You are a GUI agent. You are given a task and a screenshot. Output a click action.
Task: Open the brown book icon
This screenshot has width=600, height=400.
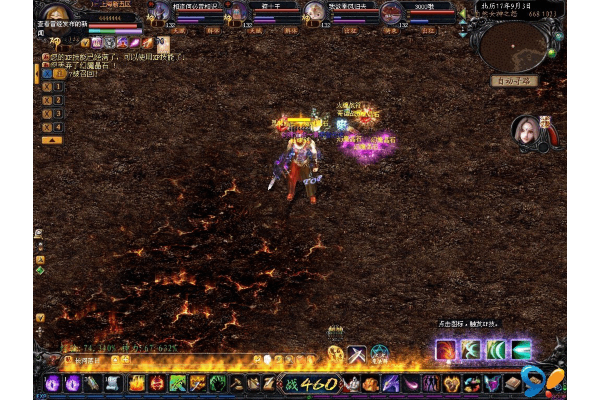pos(514,384)
